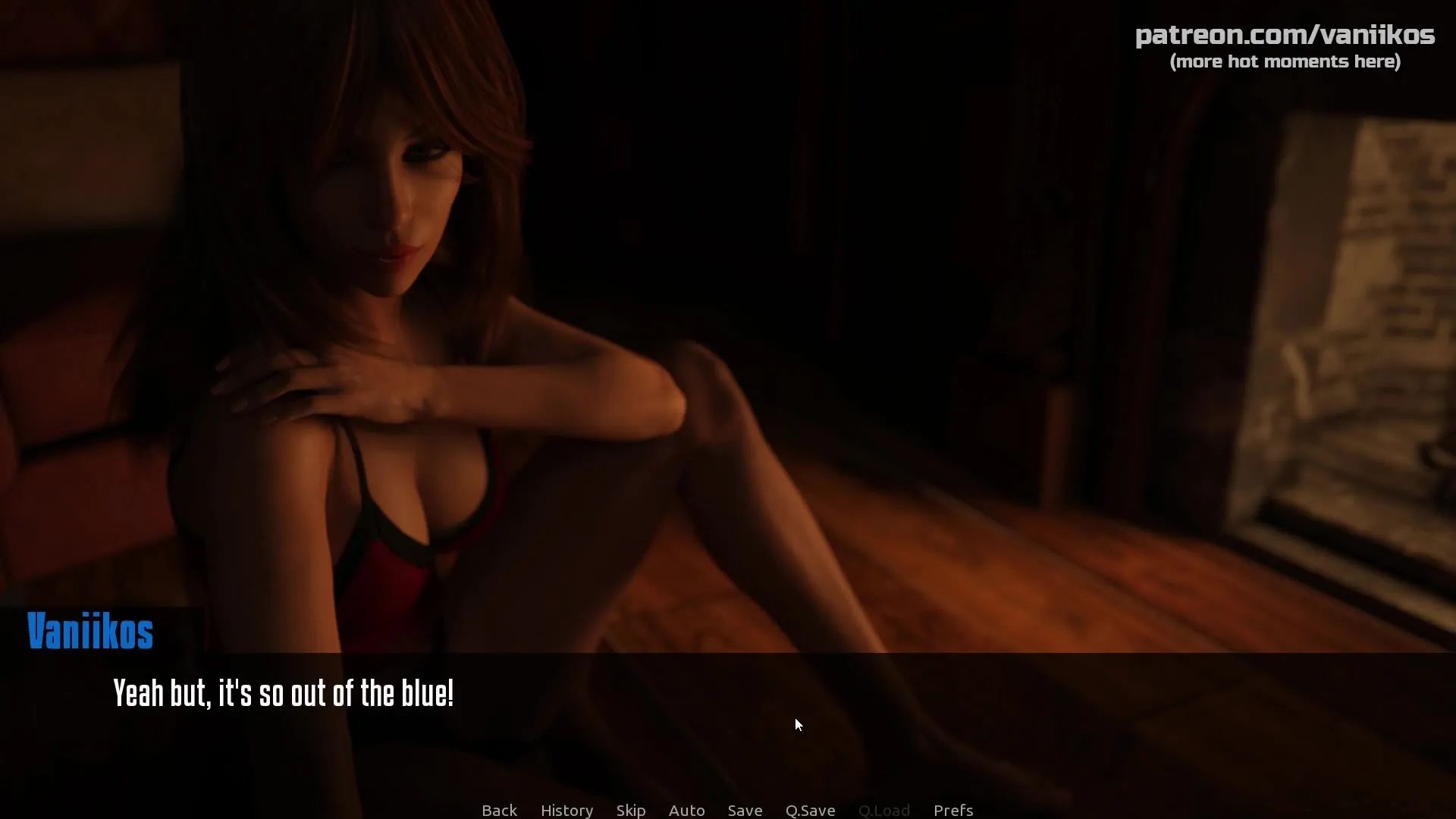The height and width of the screenshot is (819, 1456).
Task: Click the dialogue text box to continue
Action: point(728,720)
